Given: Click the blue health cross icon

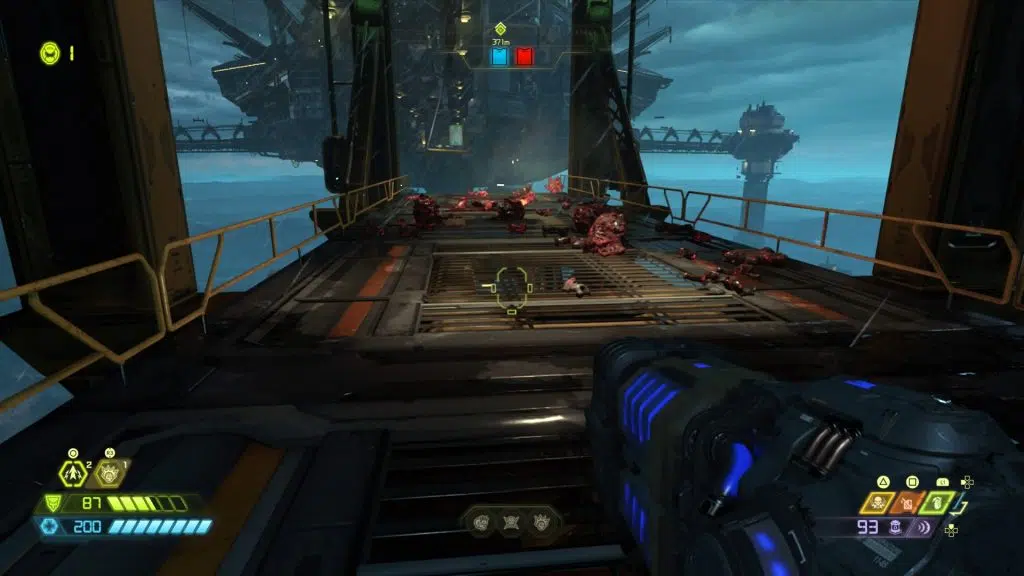Looking at the screenshot, I should (50, 526).
